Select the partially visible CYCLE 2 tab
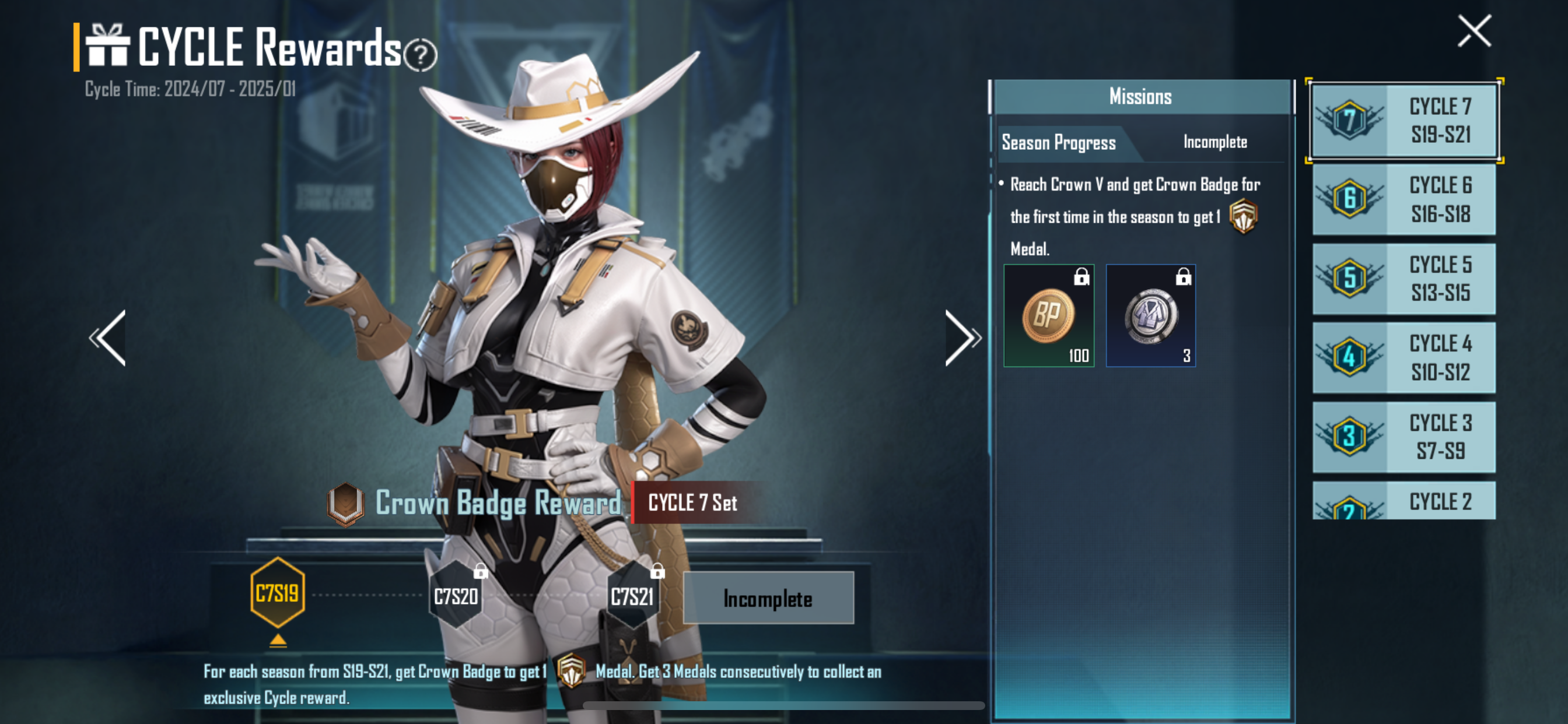The height and width of the screenshot is (724, 1568). 1403,501
